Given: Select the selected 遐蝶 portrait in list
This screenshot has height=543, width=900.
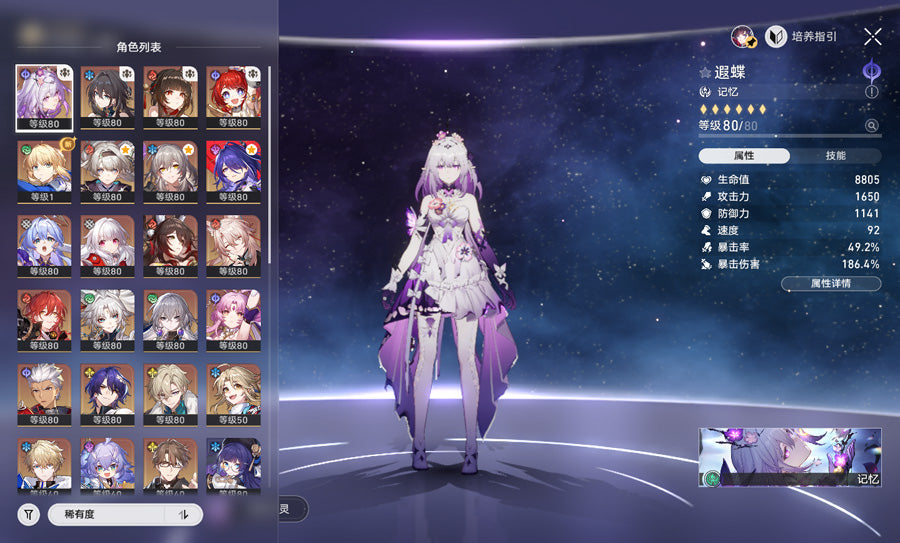Looking at the screenshot, I should tap(44, 96).
